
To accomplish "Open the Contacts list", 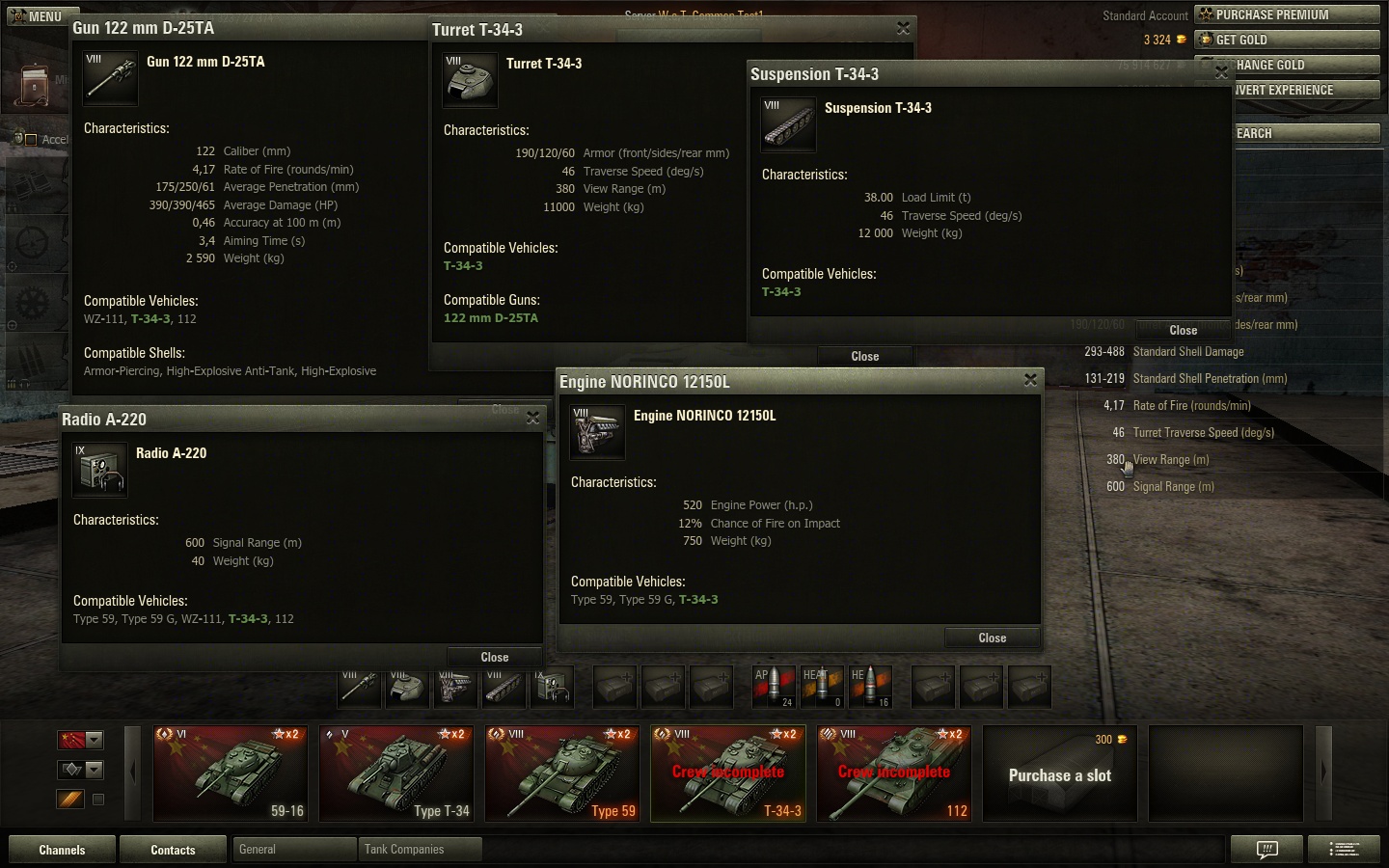I will pyautogui.click(x=173, y=850).
